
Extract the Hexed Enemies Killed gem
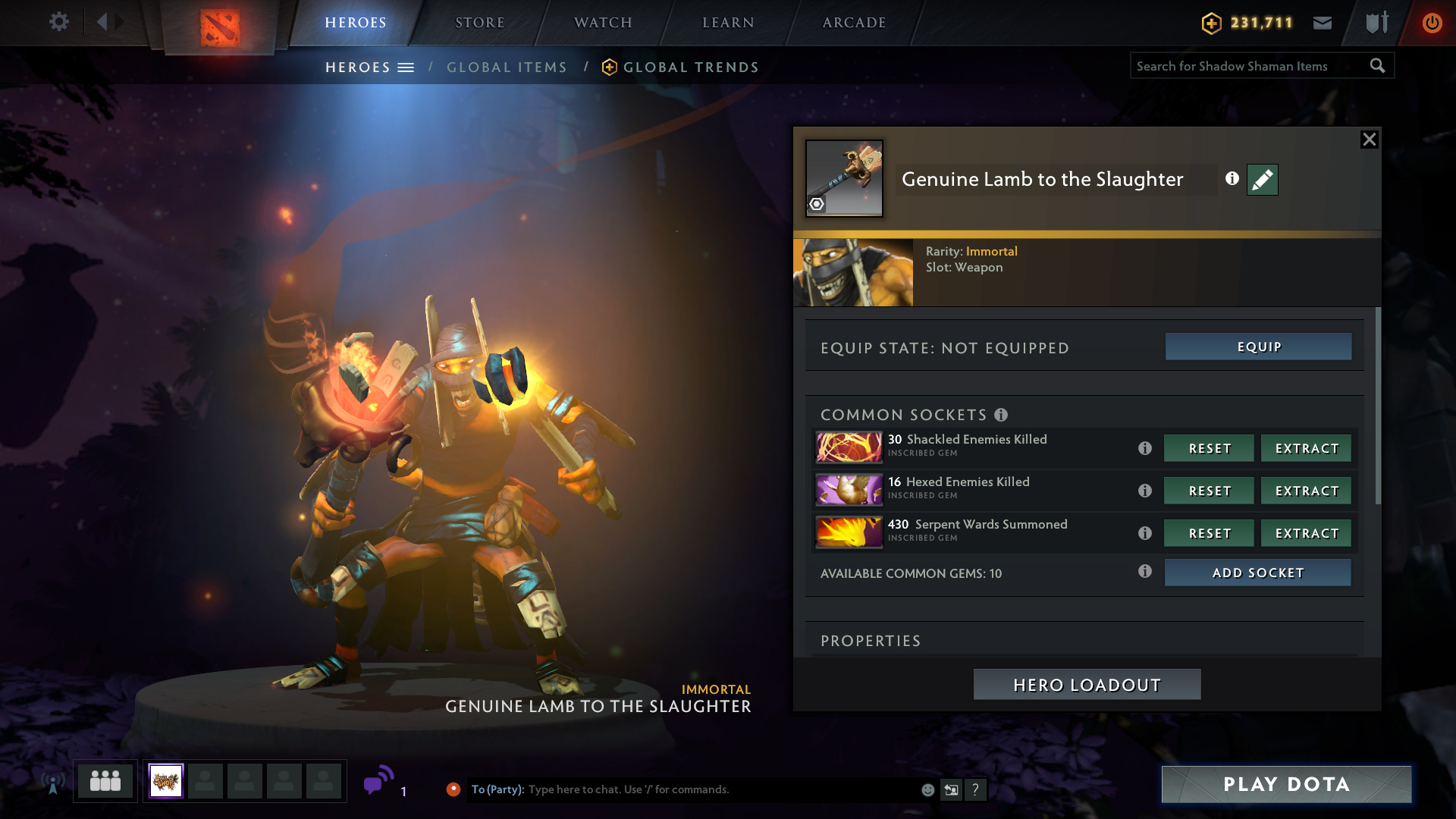point(1306,491)
